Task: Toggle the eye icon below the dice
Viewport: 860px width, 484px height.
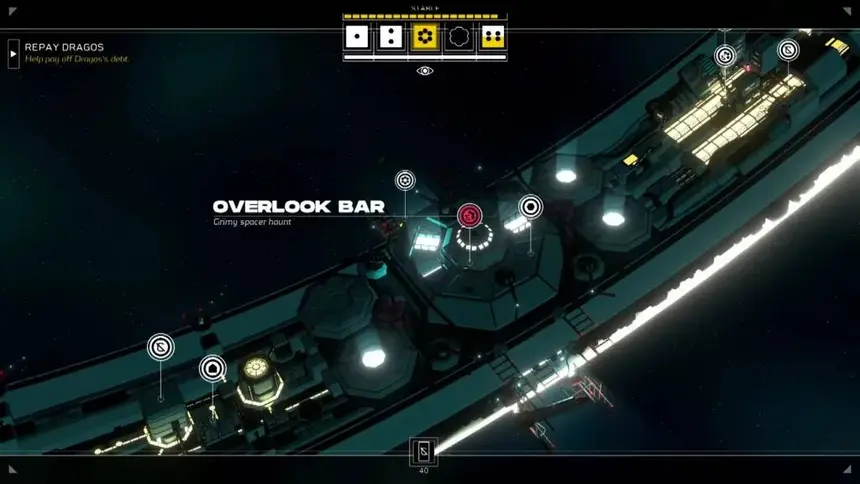Action: 425,71
